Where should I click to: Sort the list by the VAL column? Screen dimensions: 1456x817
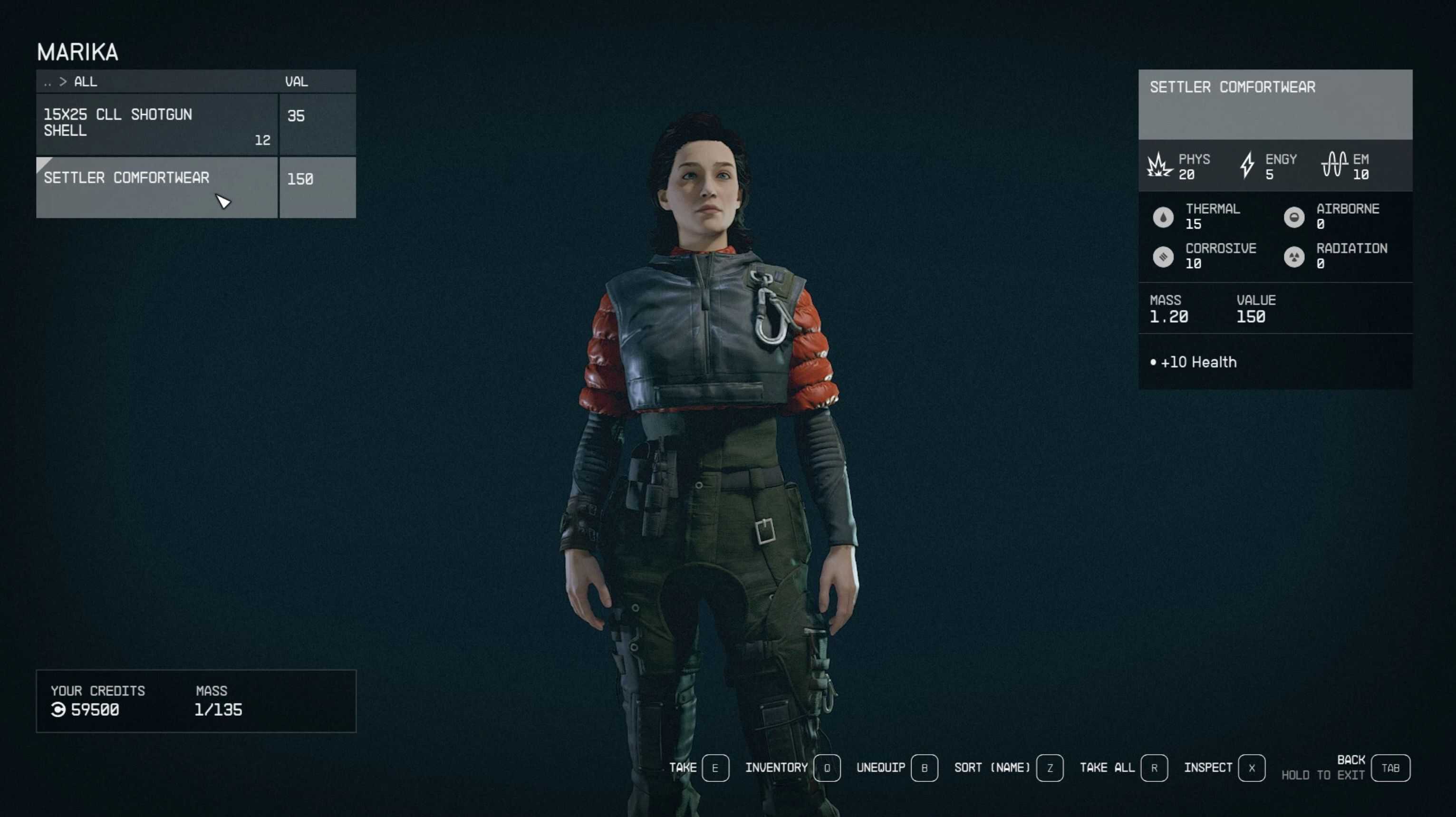tap(297, 81)
